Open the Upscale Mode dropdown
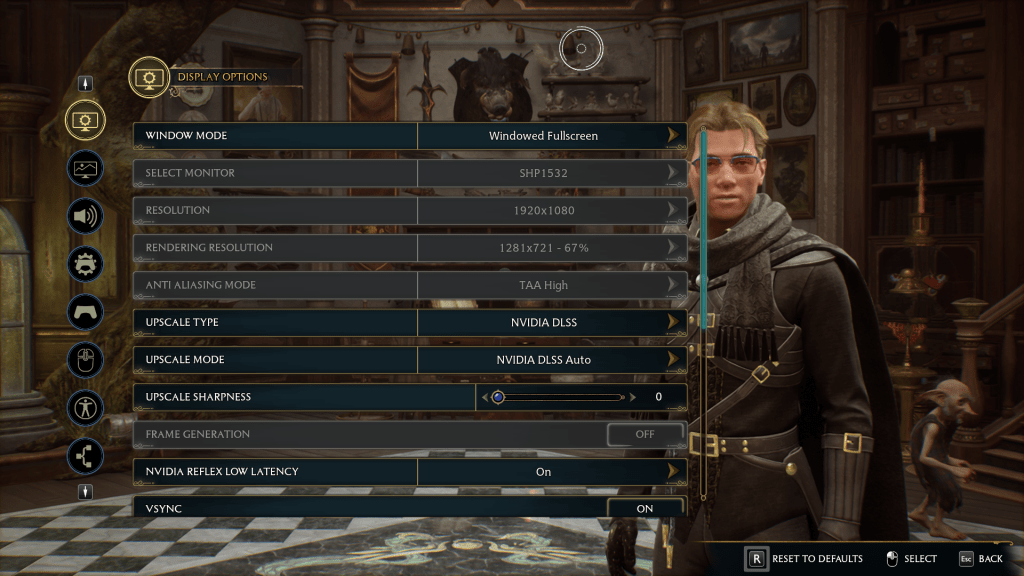The image size is (1024, 576). click(x=673, y=359)
